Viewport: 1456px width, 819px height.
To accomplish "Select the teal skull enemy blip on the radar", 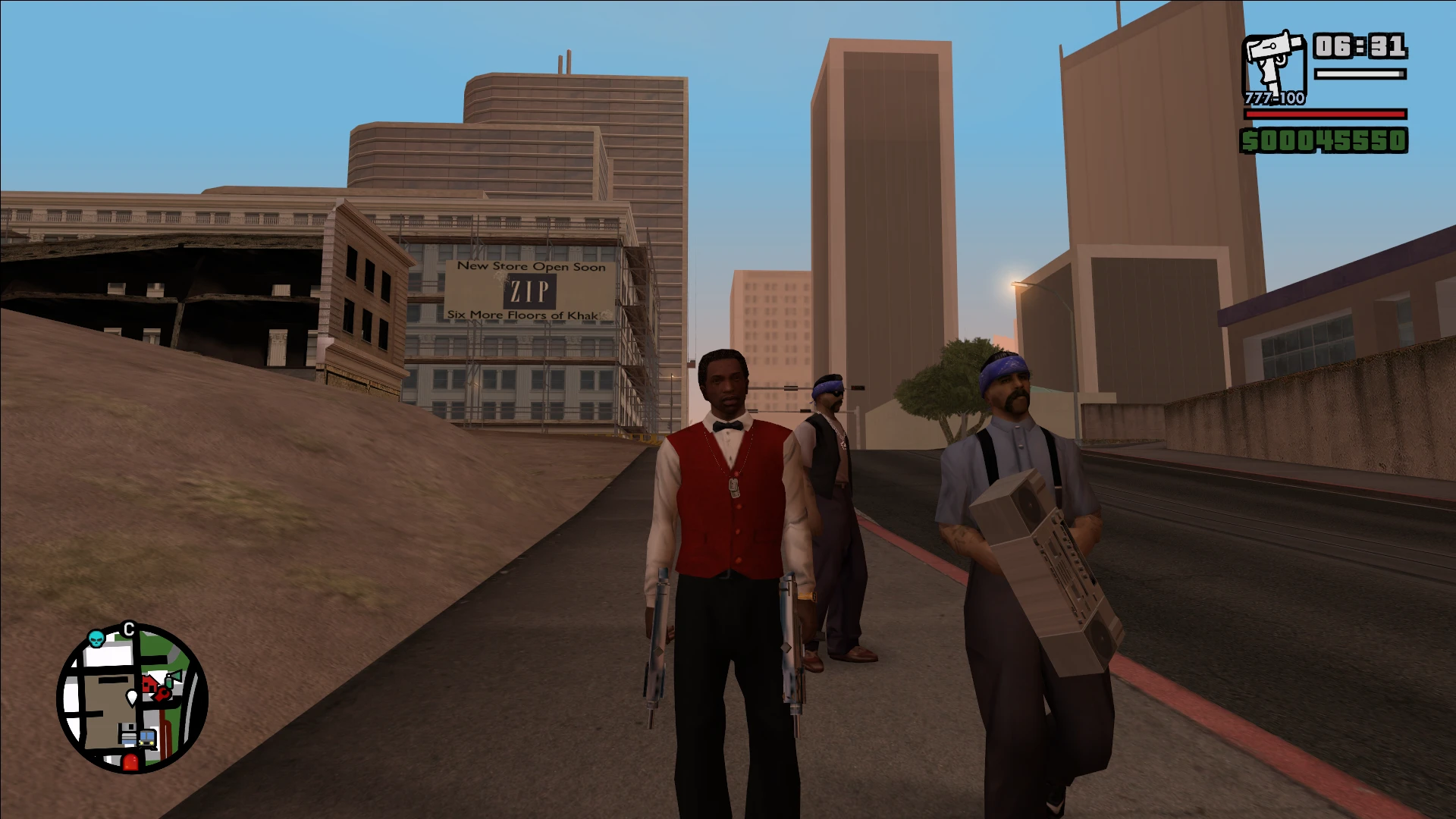I will tap(96, 638).
